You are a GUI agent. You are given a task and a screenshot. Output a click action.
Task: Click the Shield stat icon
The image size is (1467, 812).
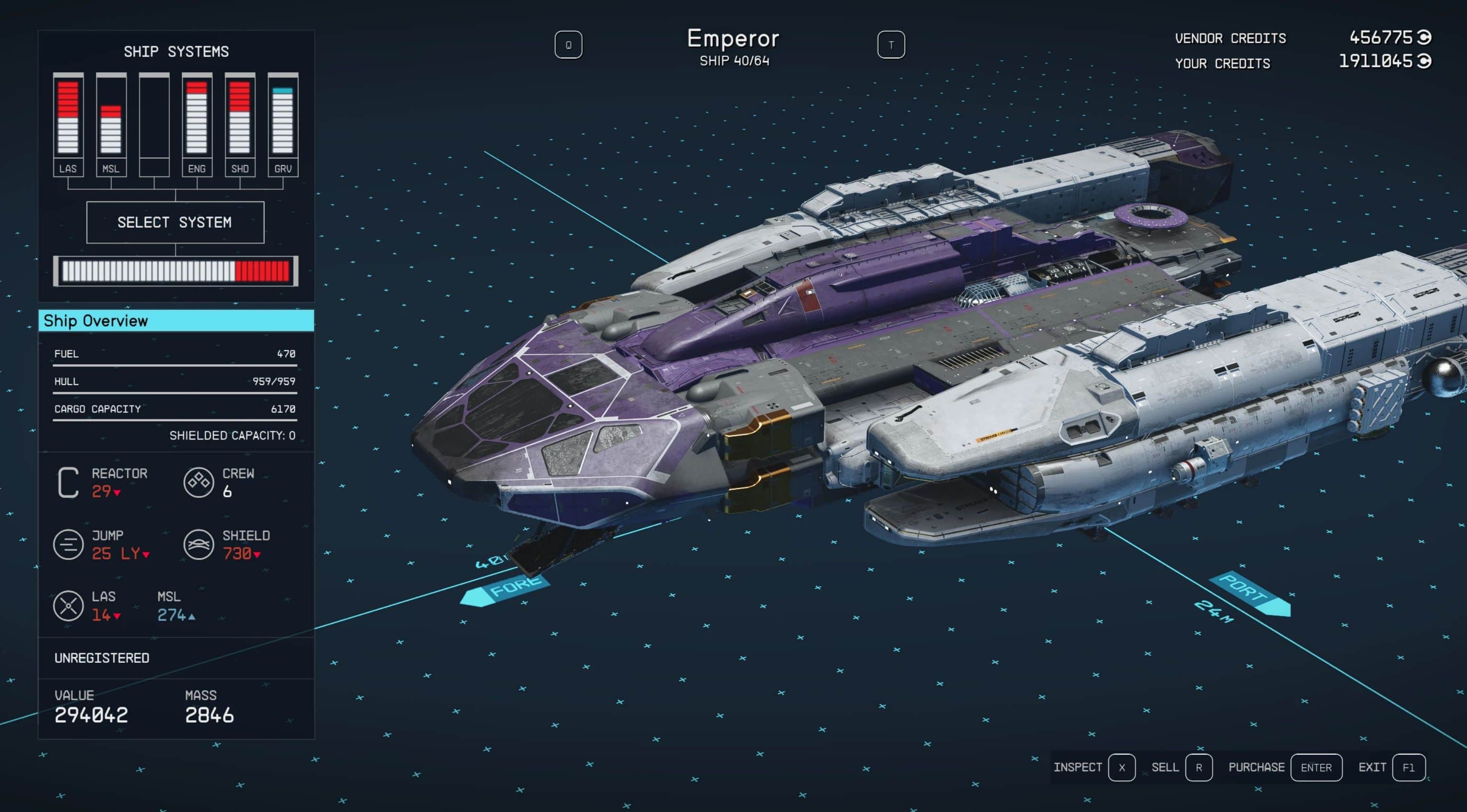pos(199,545)
